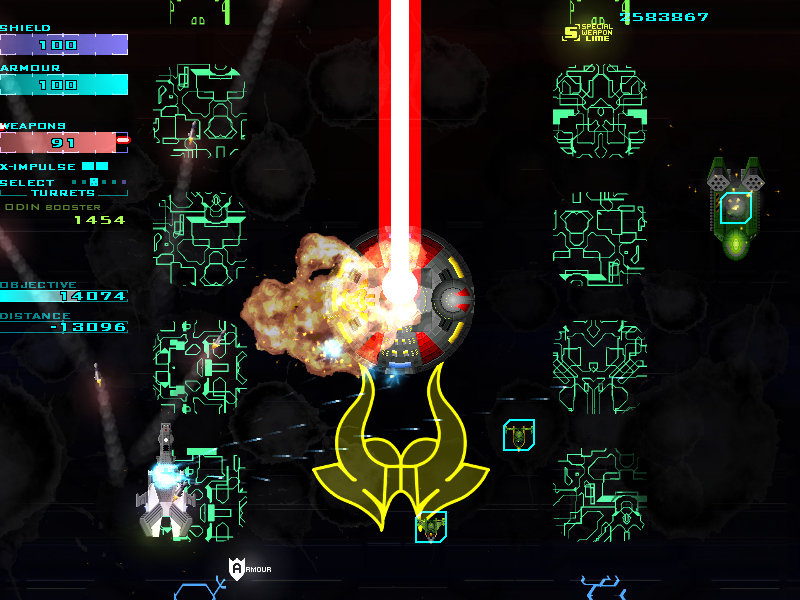Select the Special Weapon Lime icon
800x600 pixels.
tap(572, 32)
